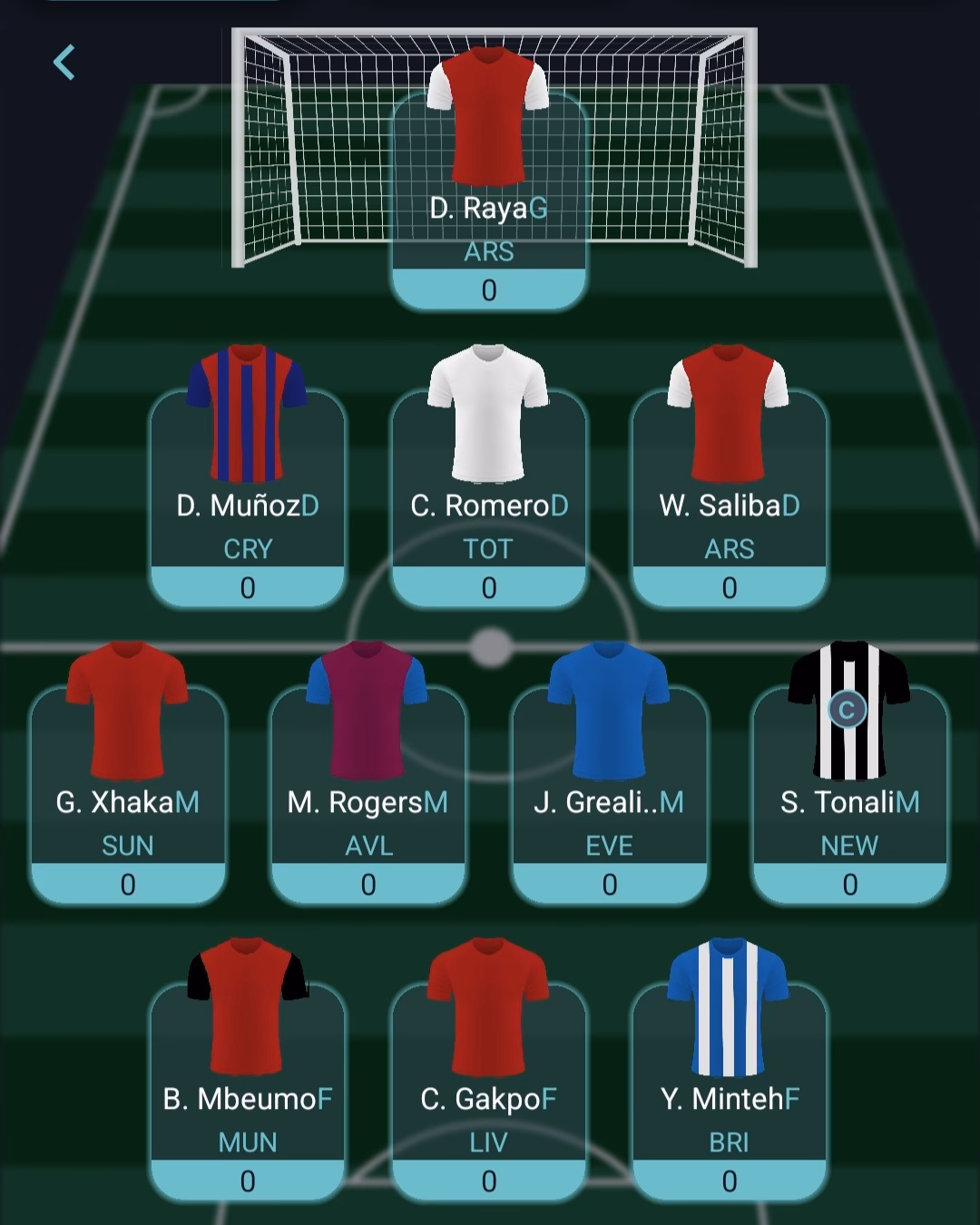Choose C. Gakpo of Liverpool
Screen dimensions: 980x1225
coord(488,1099)
